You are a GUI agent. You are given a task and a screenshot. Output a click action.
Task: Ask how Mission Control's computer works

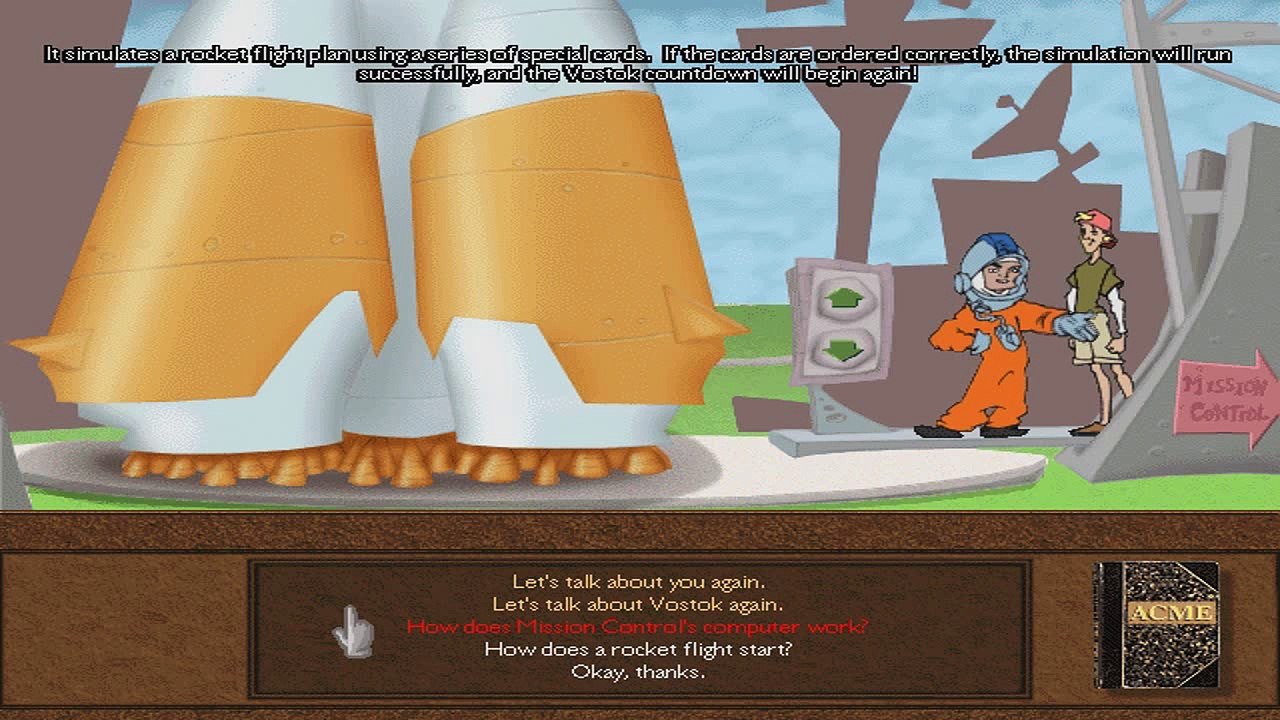(x=638, y=627)
